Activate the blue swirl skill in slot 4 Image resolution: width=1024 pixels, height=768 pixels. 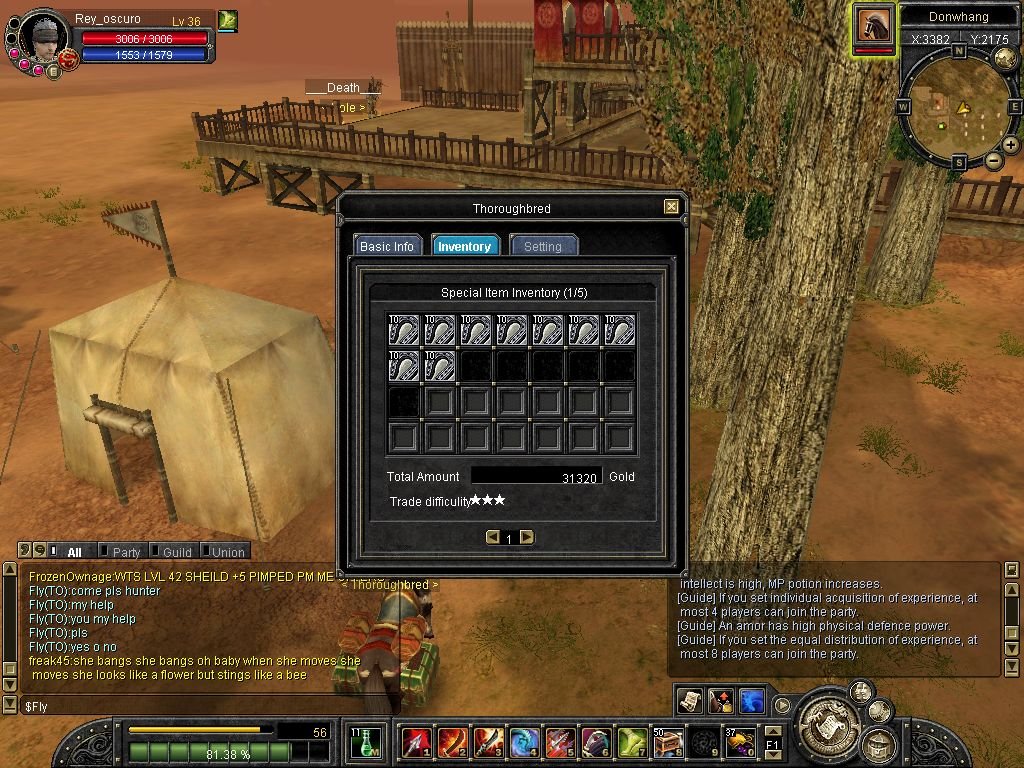[x=524, y=742]
